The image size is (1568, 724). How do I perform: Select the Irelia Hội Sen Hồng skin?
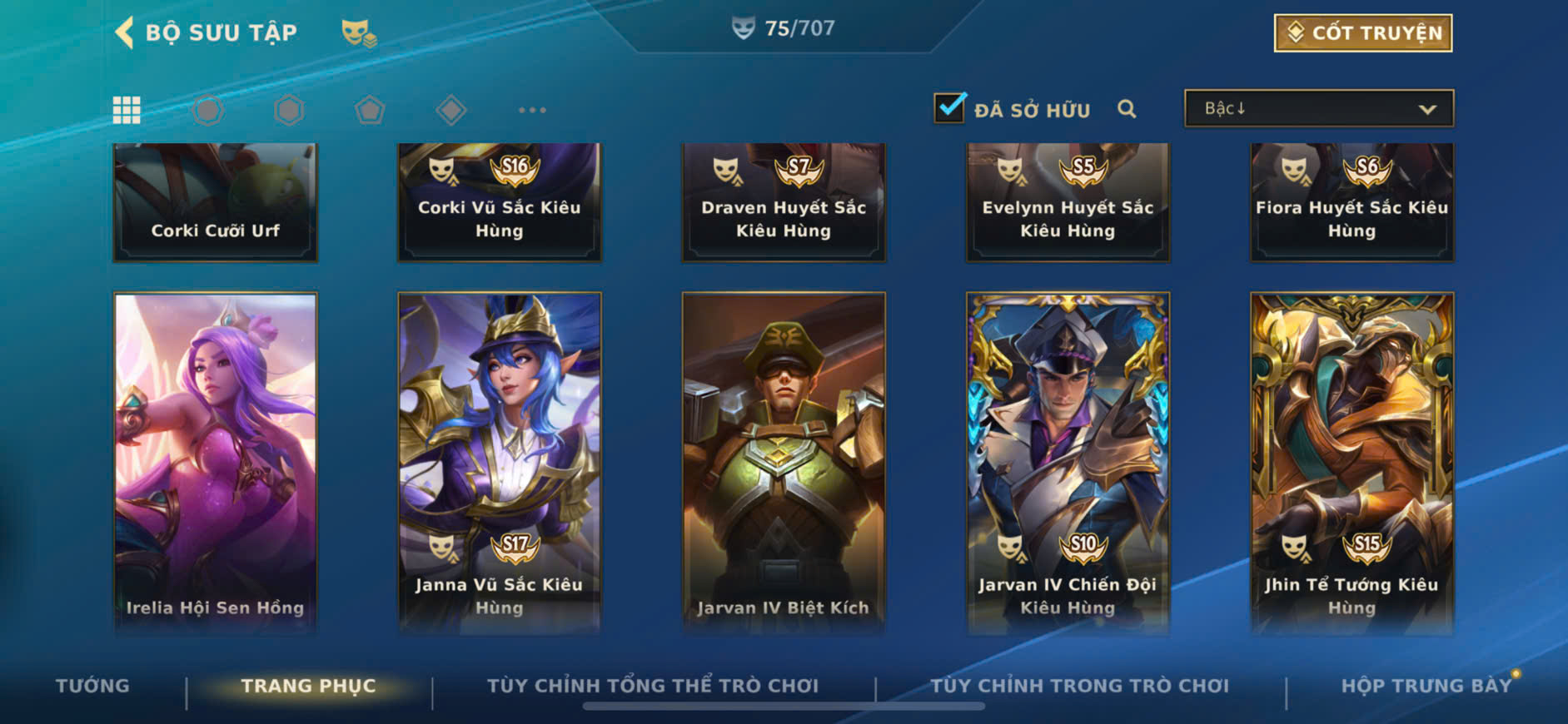point(216,462)
